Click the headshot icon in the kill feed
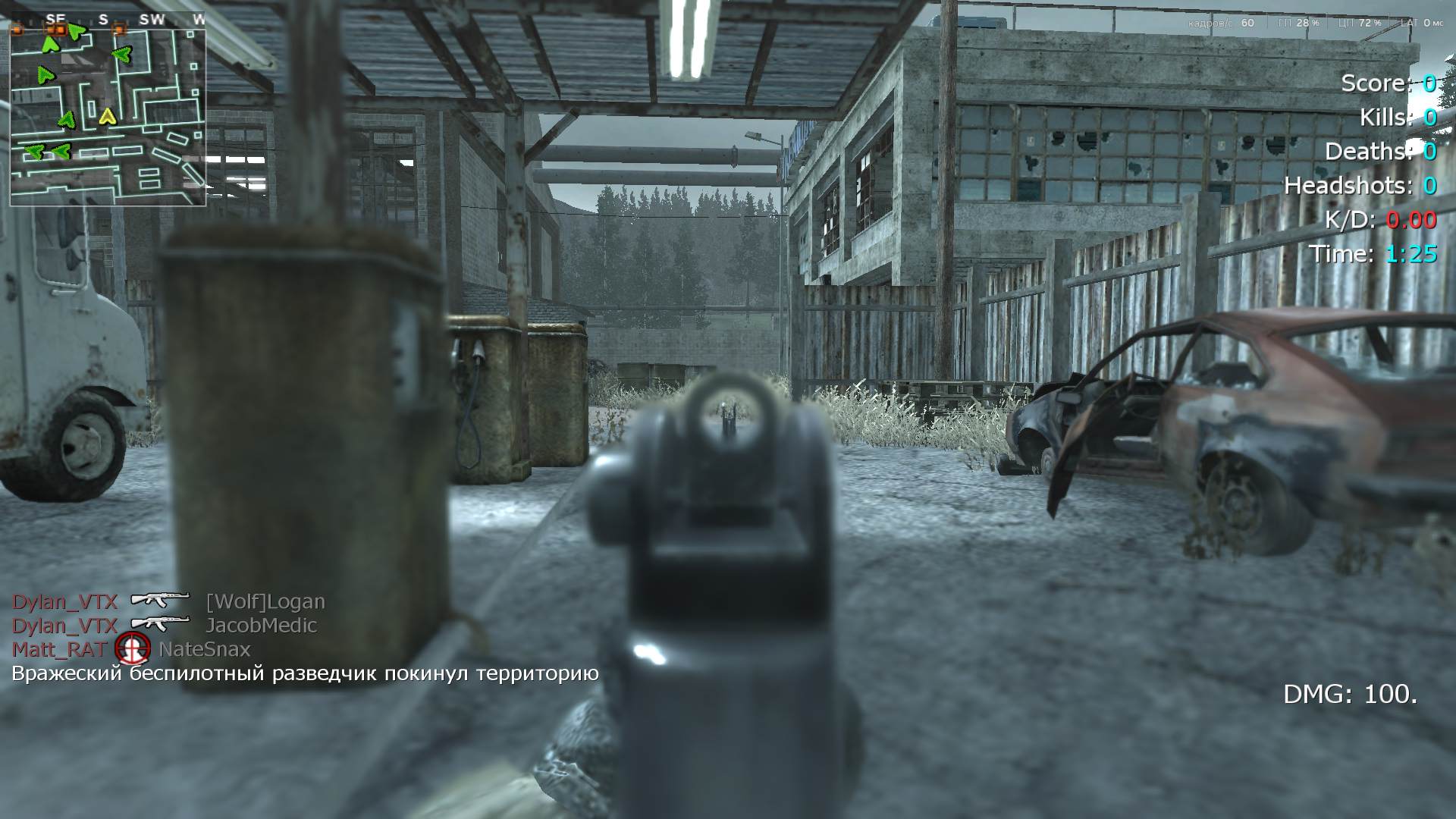Viewport: 1456px width, 819px height. pos(132,649)
